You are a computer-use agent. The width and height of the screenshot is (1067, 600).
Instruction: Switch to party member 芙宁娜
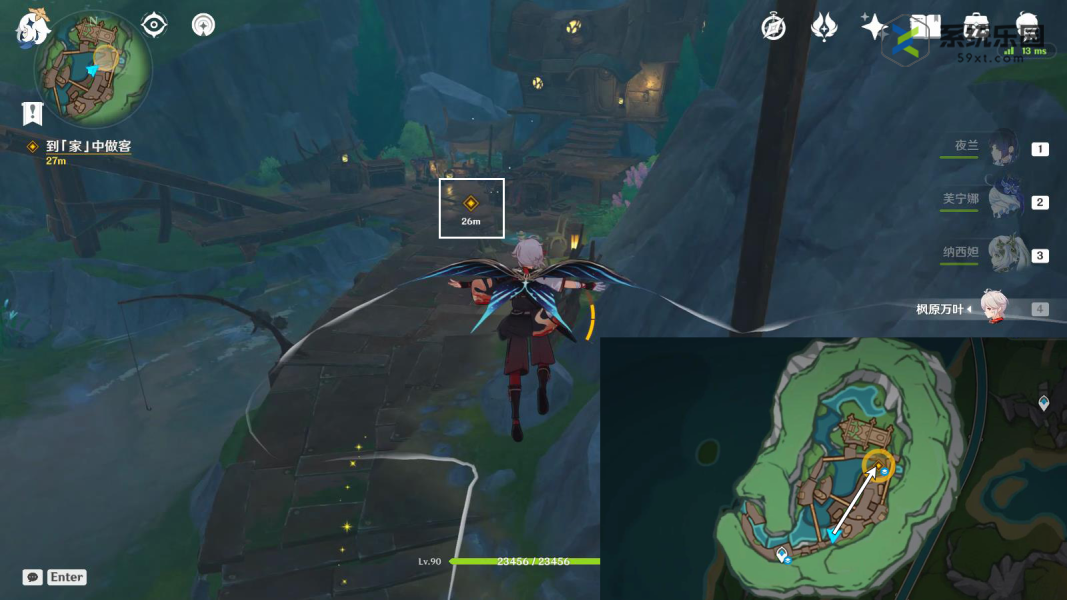pos(1003,201)
